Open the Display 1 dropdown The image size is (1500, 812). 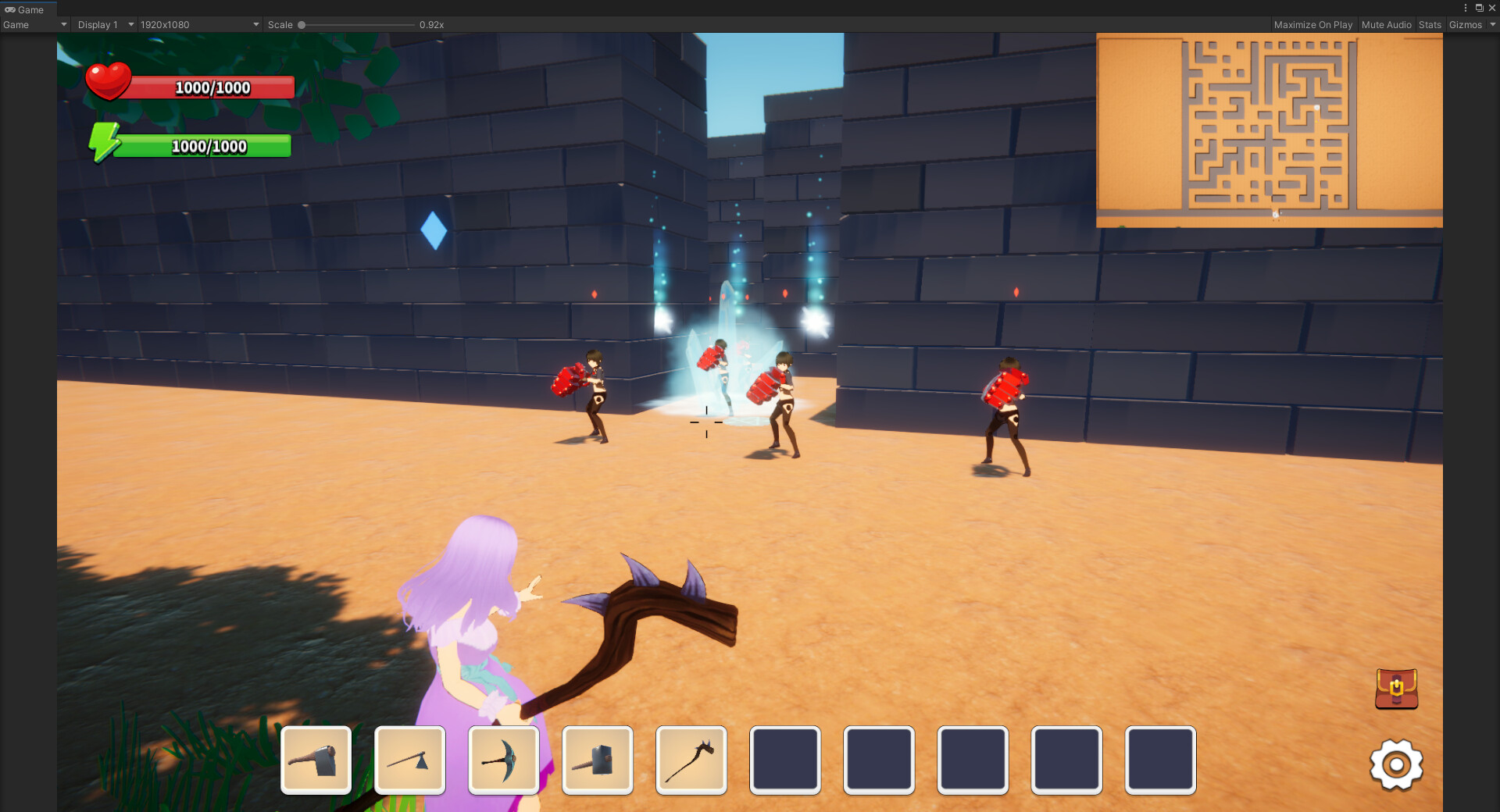click(x=104, y=24)
